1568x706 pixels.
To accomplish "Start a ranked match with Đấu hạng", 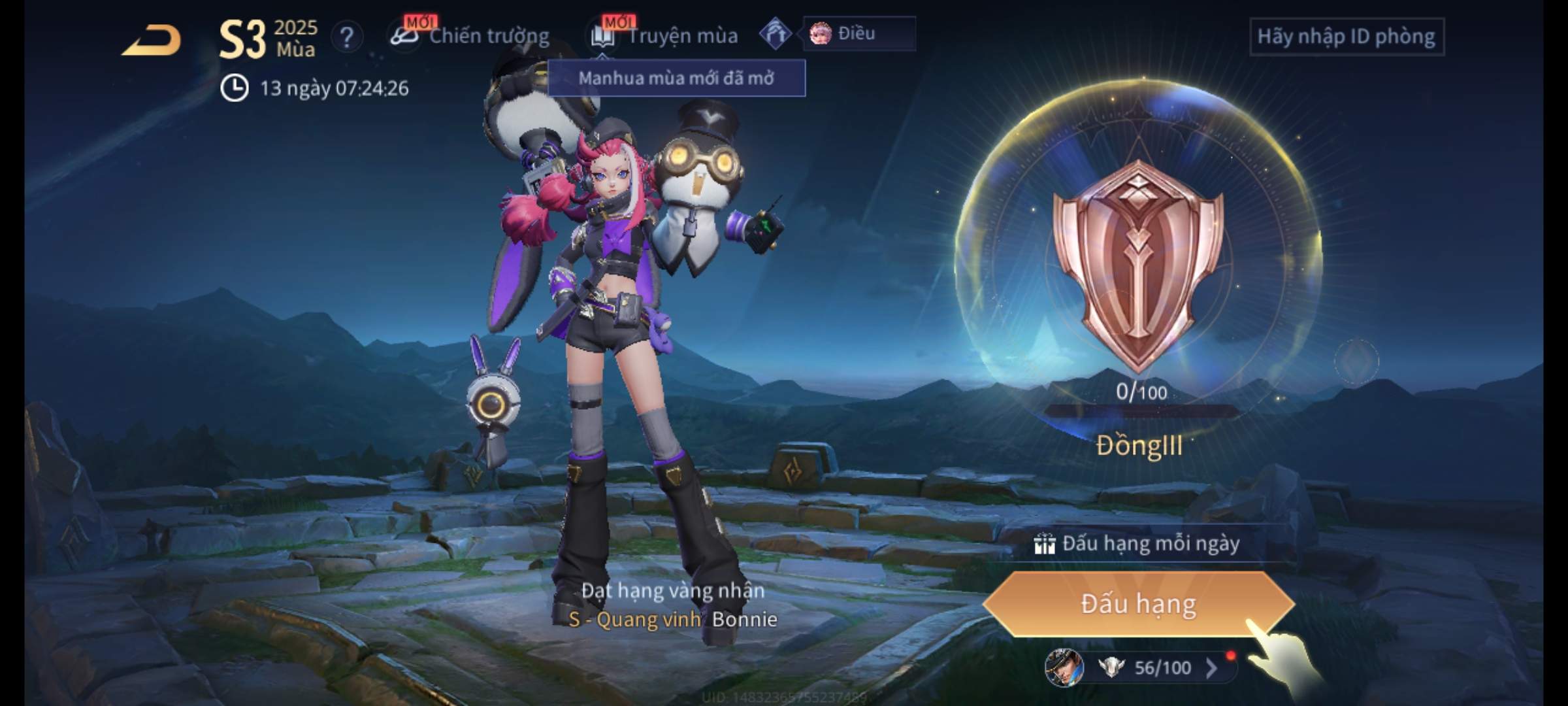I will (1138, 604).
